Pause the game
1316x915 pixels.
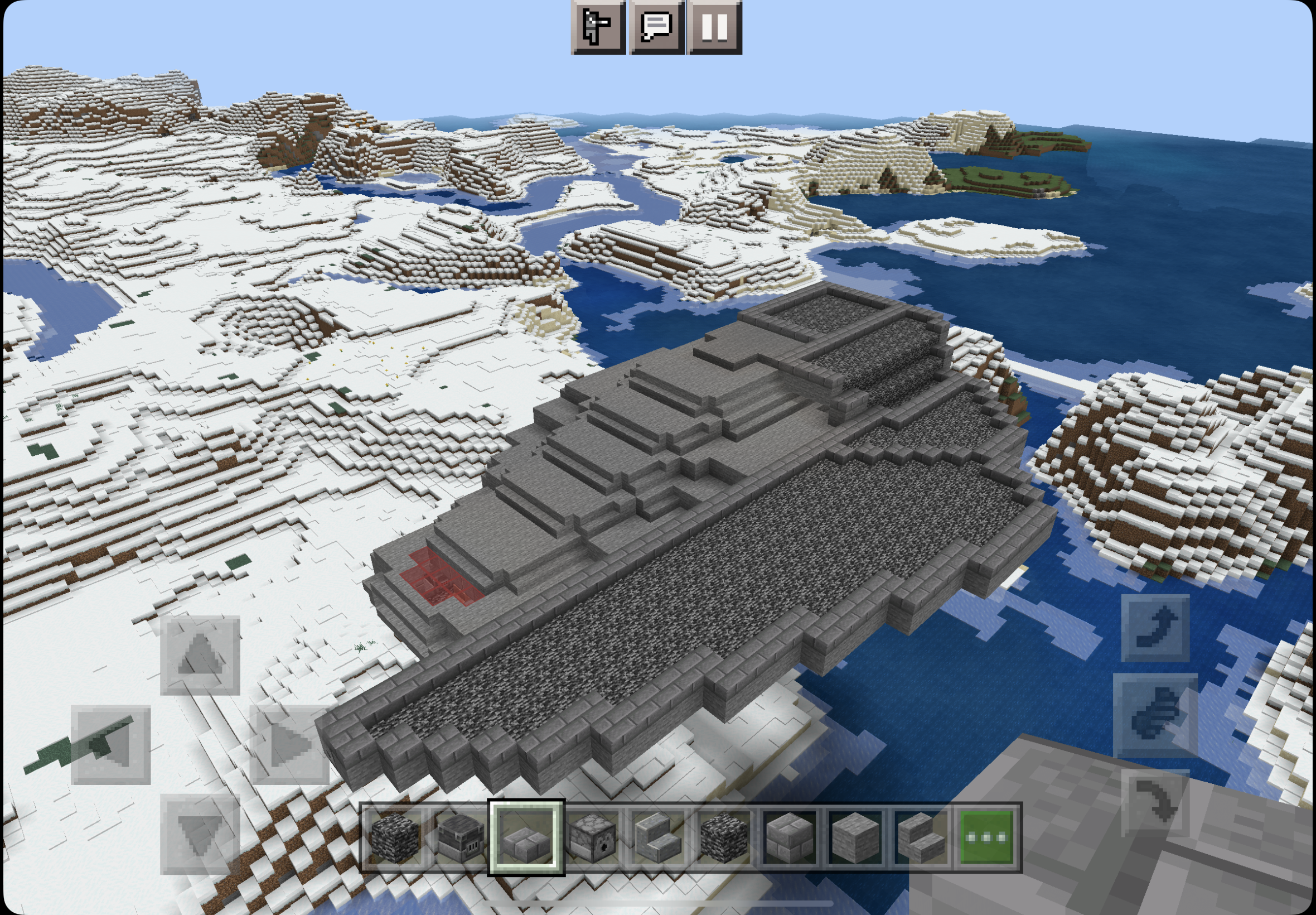click(x=714, y=27)
